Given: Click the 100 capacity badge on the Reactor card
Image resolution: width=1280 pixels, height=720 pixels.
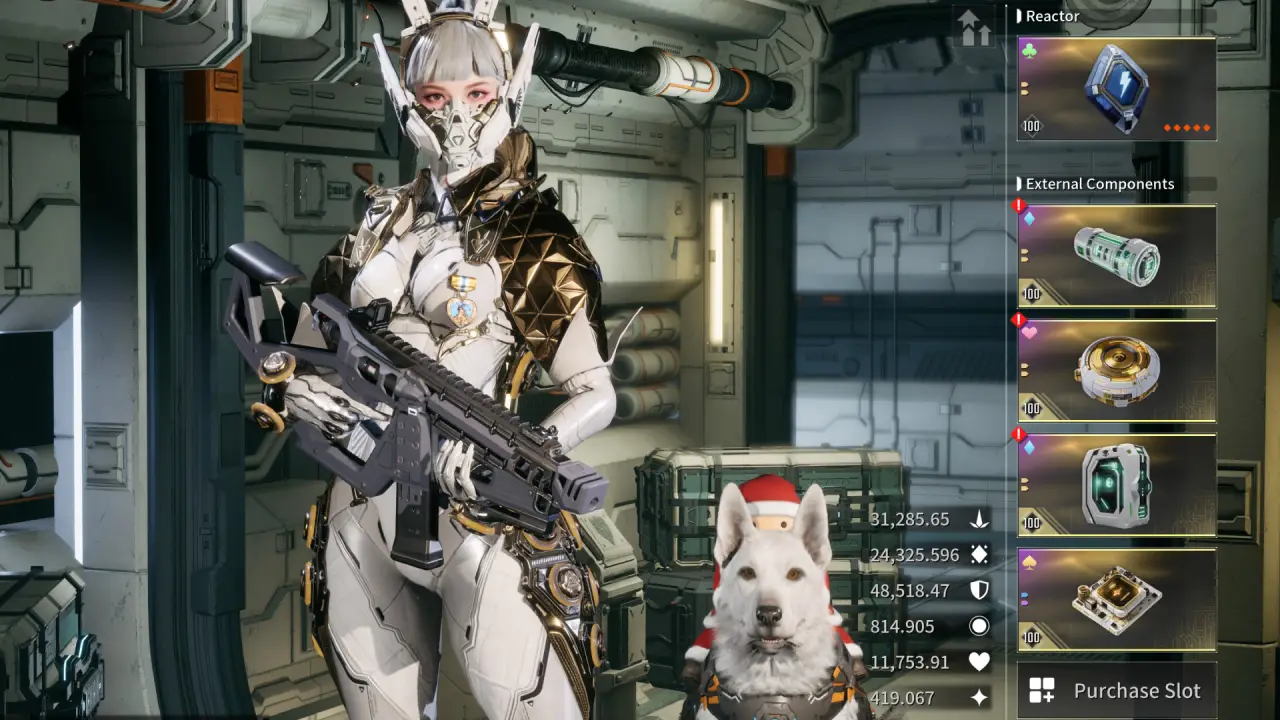Looking at the screenshot, I should [1031, 127].
